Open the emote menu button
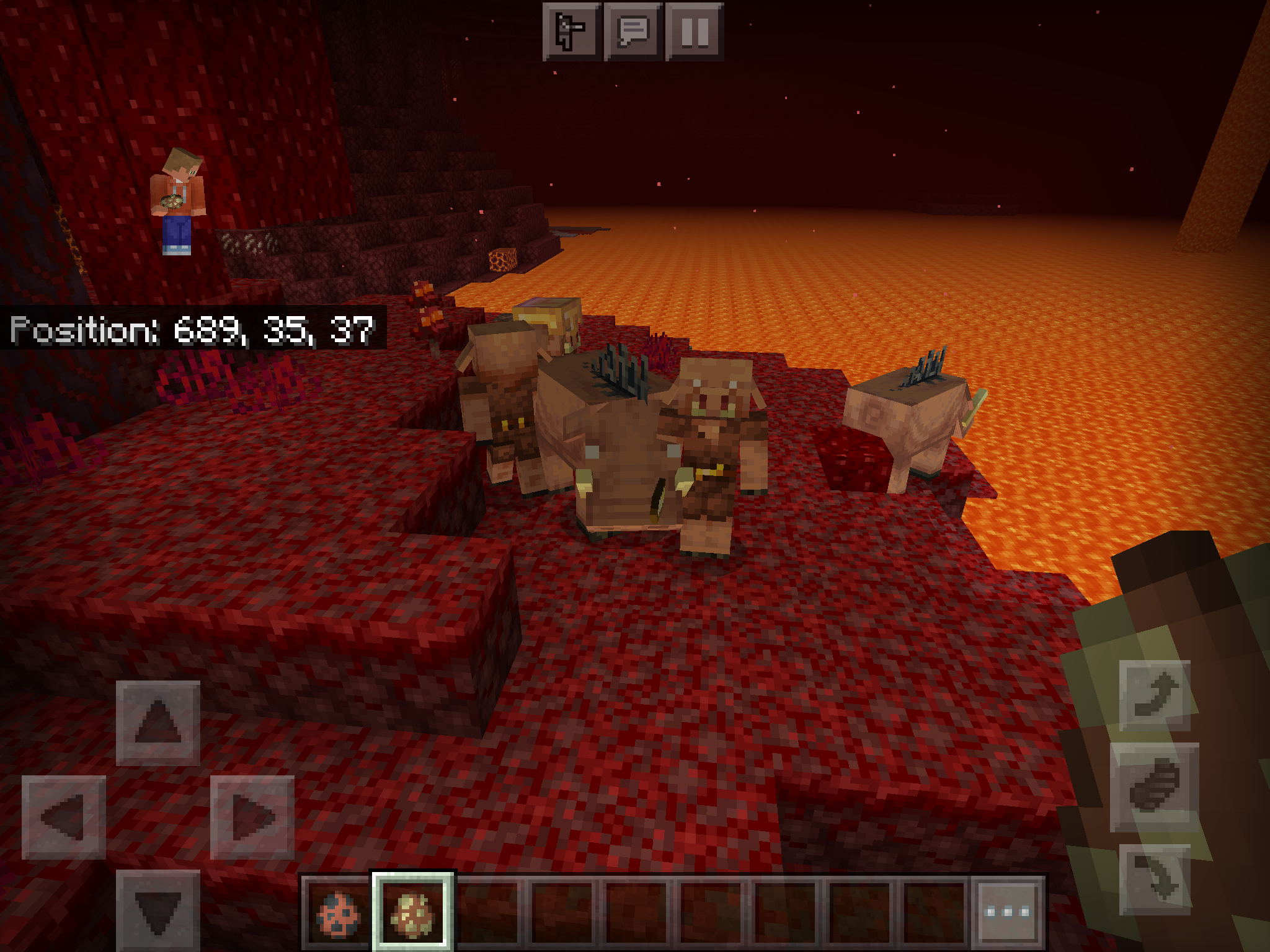This screenshot has height=952, width=1270. [x=572, y=31]
